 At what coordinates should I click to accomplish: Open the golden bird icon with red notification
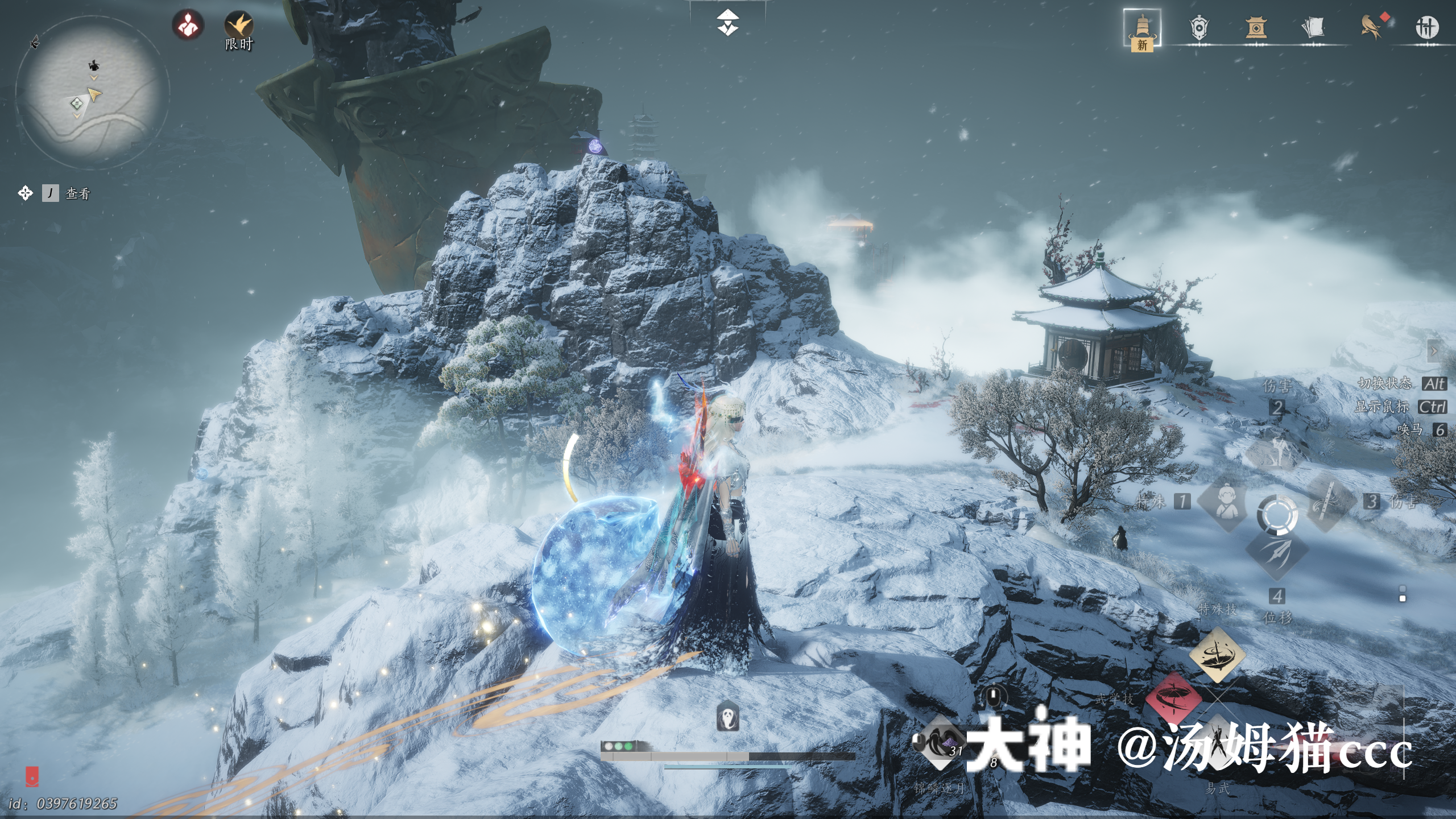tap(1371, 27)
